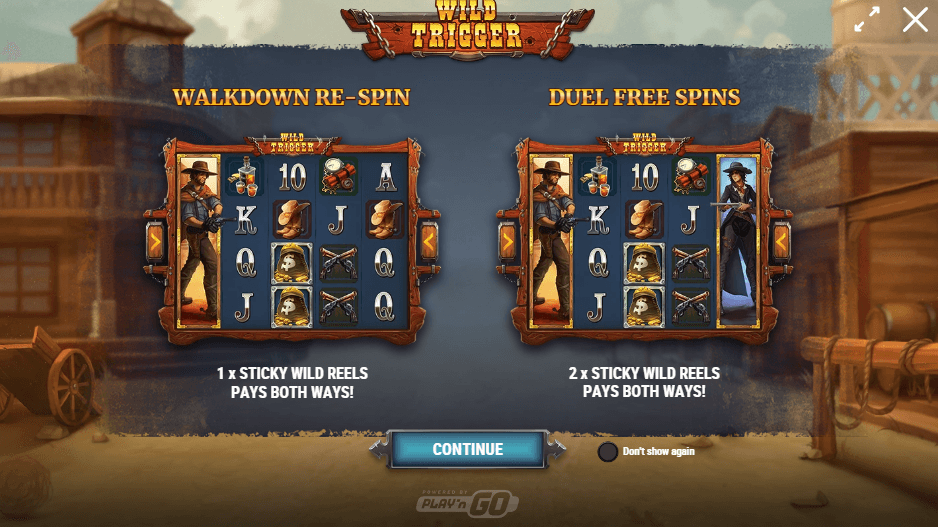Click the Continue button
This screenshot has width=938, height=527.
coord(467,450)
